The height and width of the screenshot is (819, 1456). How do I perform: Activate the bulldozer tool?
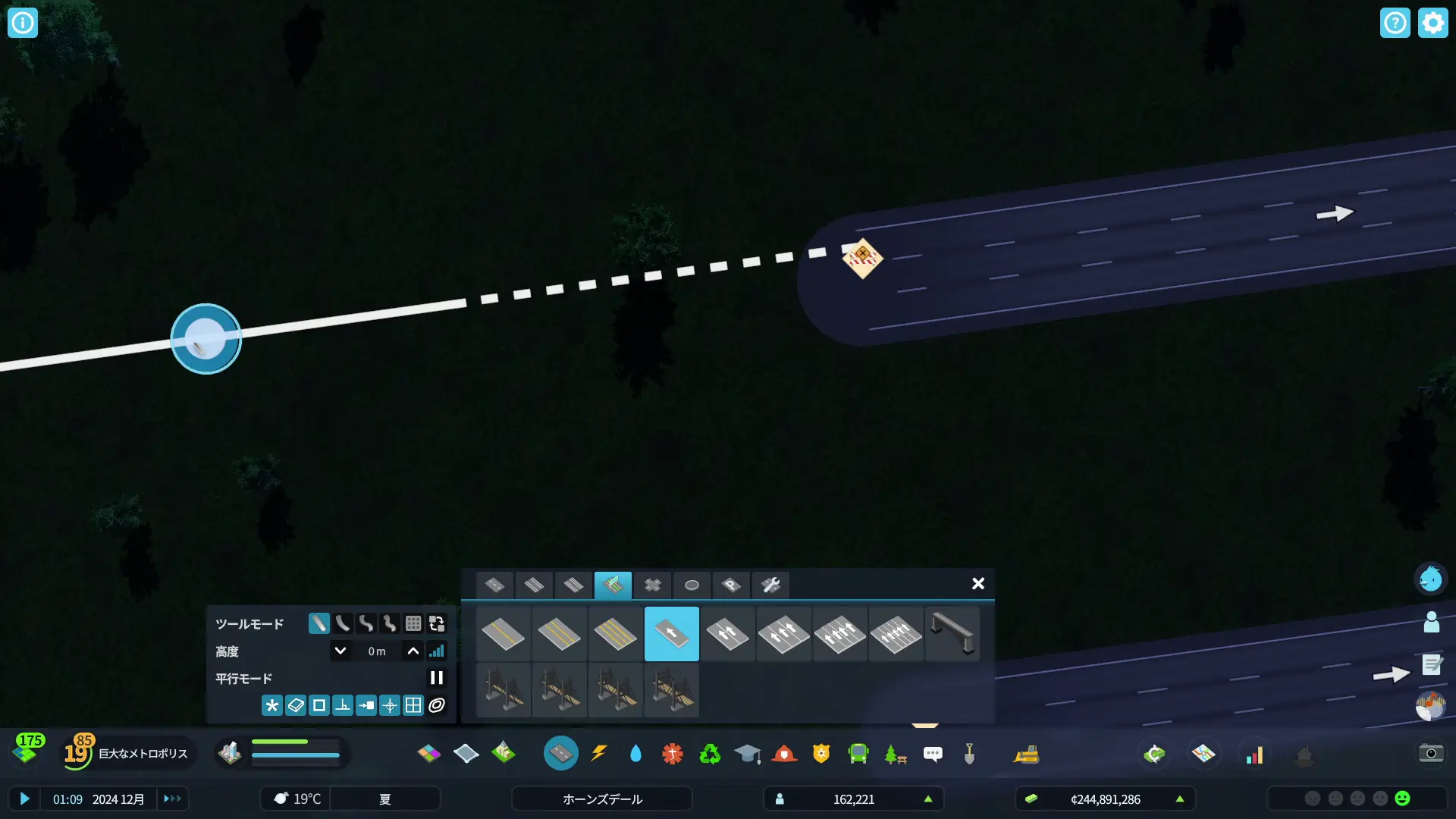(1026, 753)
